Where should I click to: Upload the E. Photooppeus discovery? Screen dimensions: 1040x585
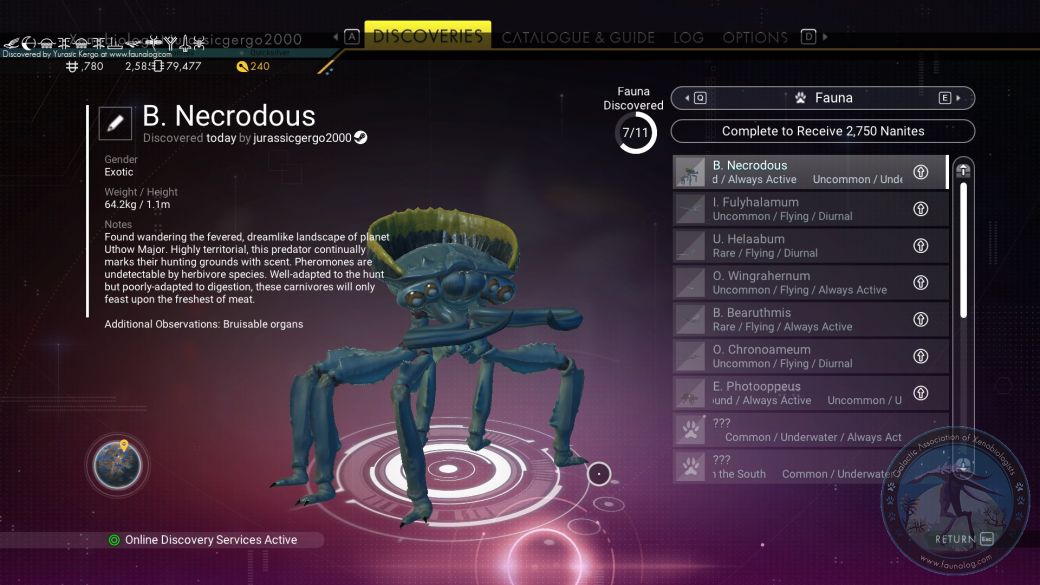click(921, 393)
